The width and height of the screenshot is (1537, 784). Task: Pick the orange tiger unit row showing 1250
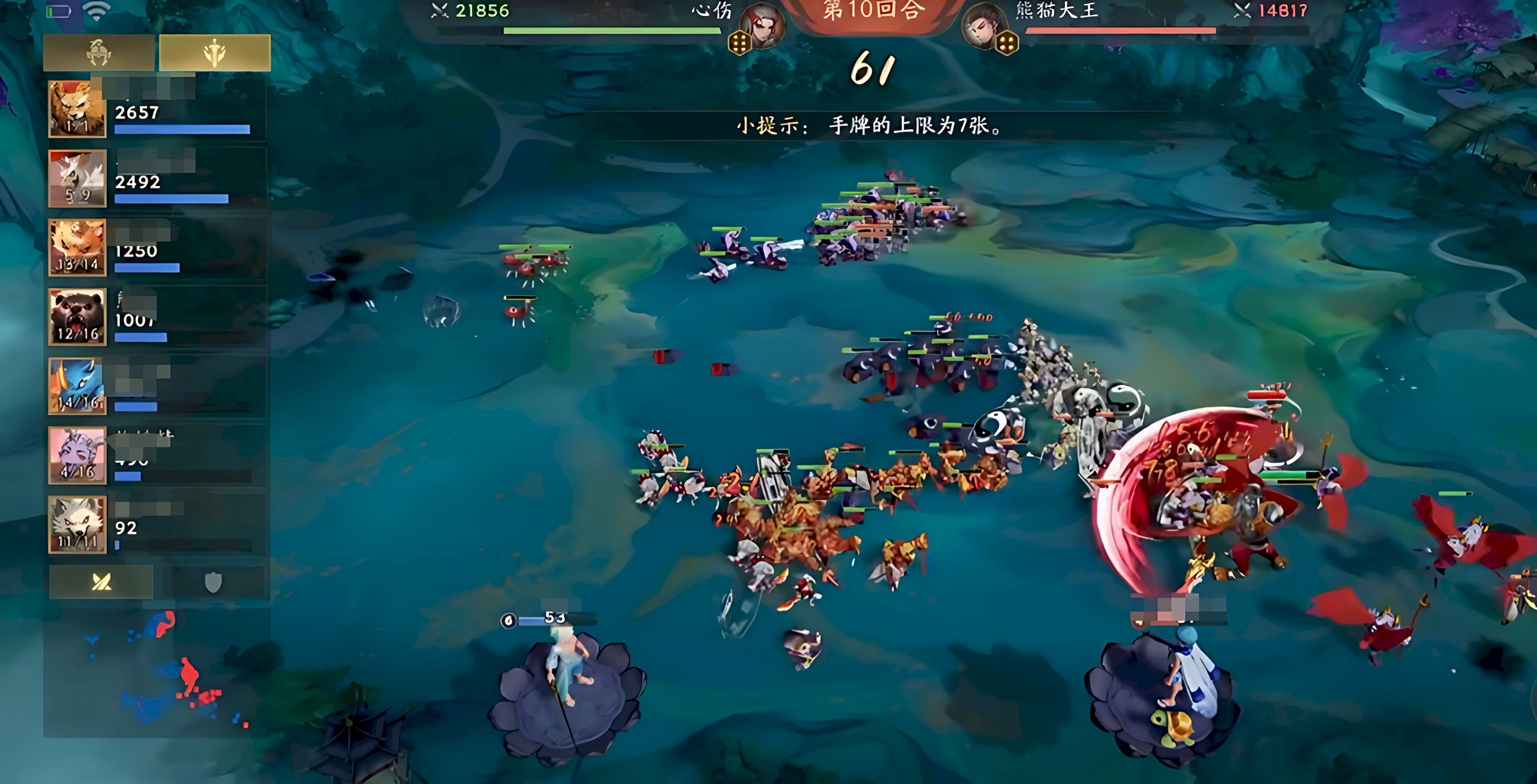click(157, 248)
